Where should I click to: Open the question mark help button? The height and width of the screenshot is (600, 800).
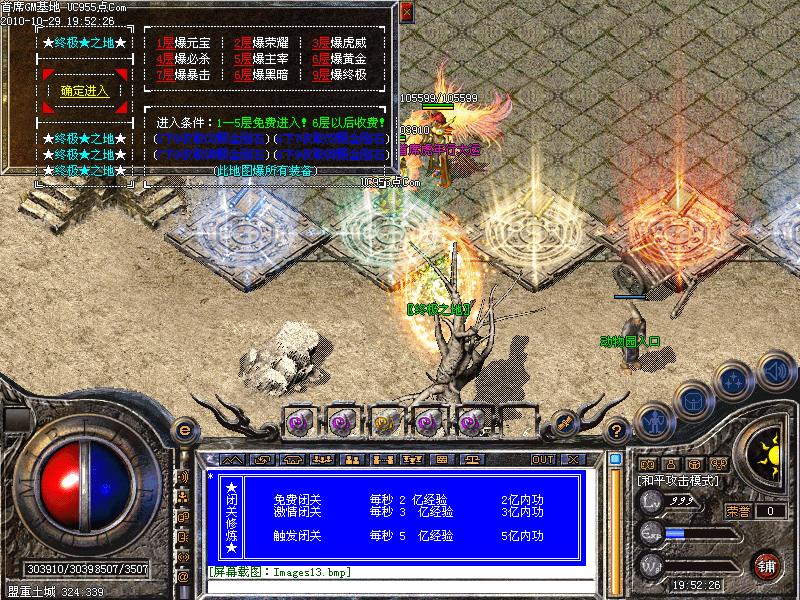tap(617, 430)
